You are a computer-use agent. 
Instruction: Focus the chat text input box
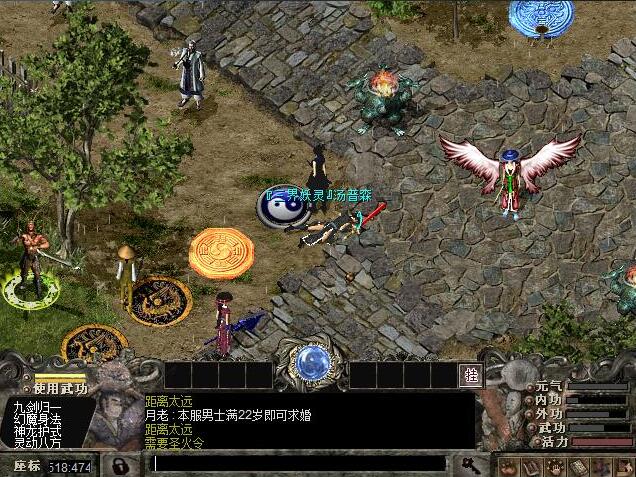298,464
